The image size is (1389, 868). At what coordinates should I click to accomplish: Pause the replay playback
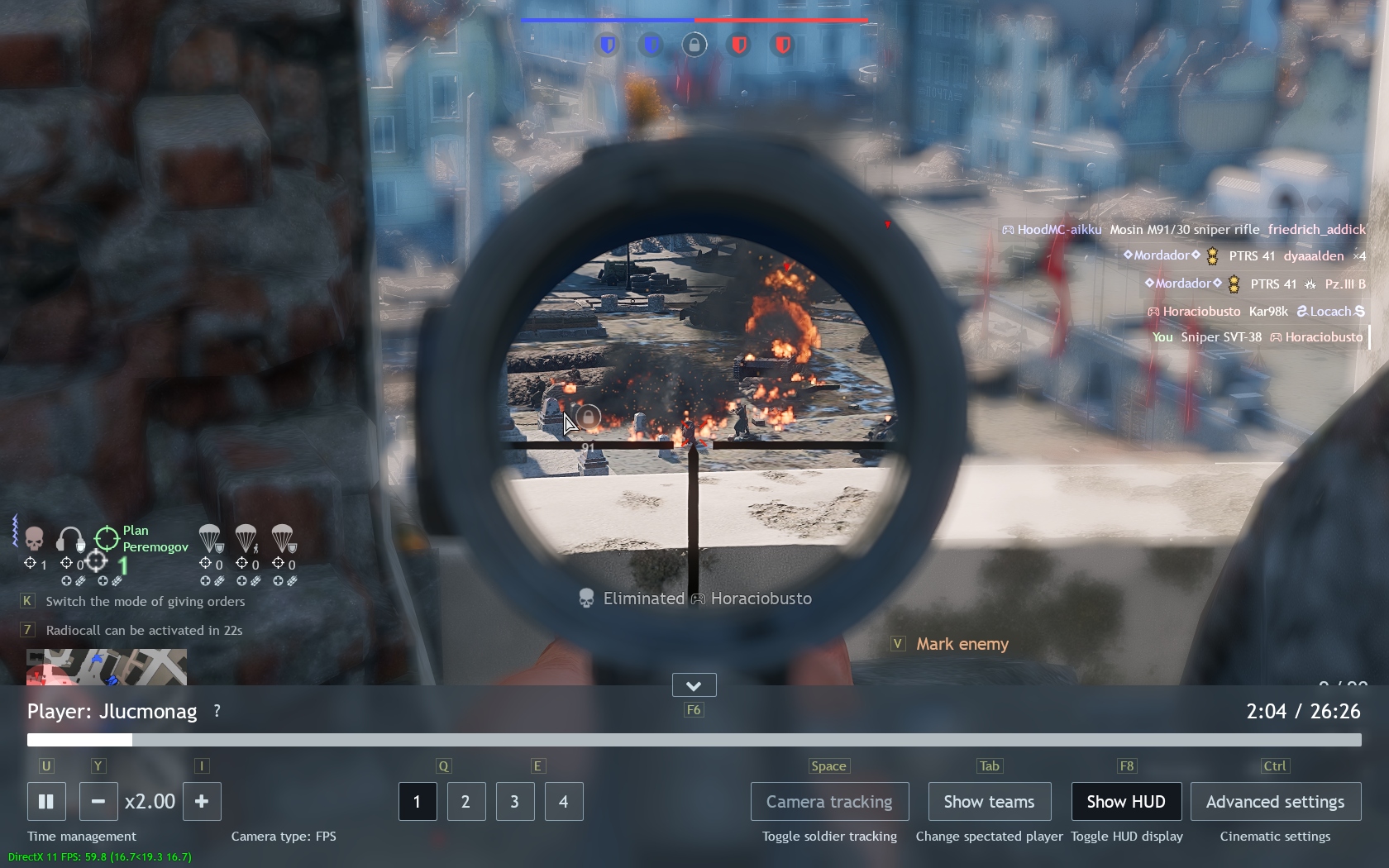tap(46, 801)
